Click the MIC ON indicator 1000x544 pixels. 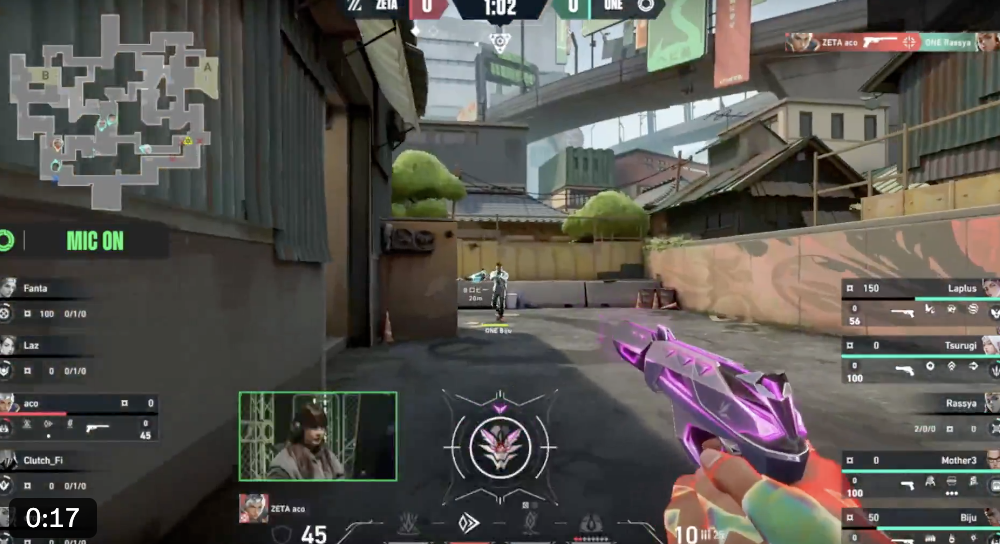click(x=95, y=240)
